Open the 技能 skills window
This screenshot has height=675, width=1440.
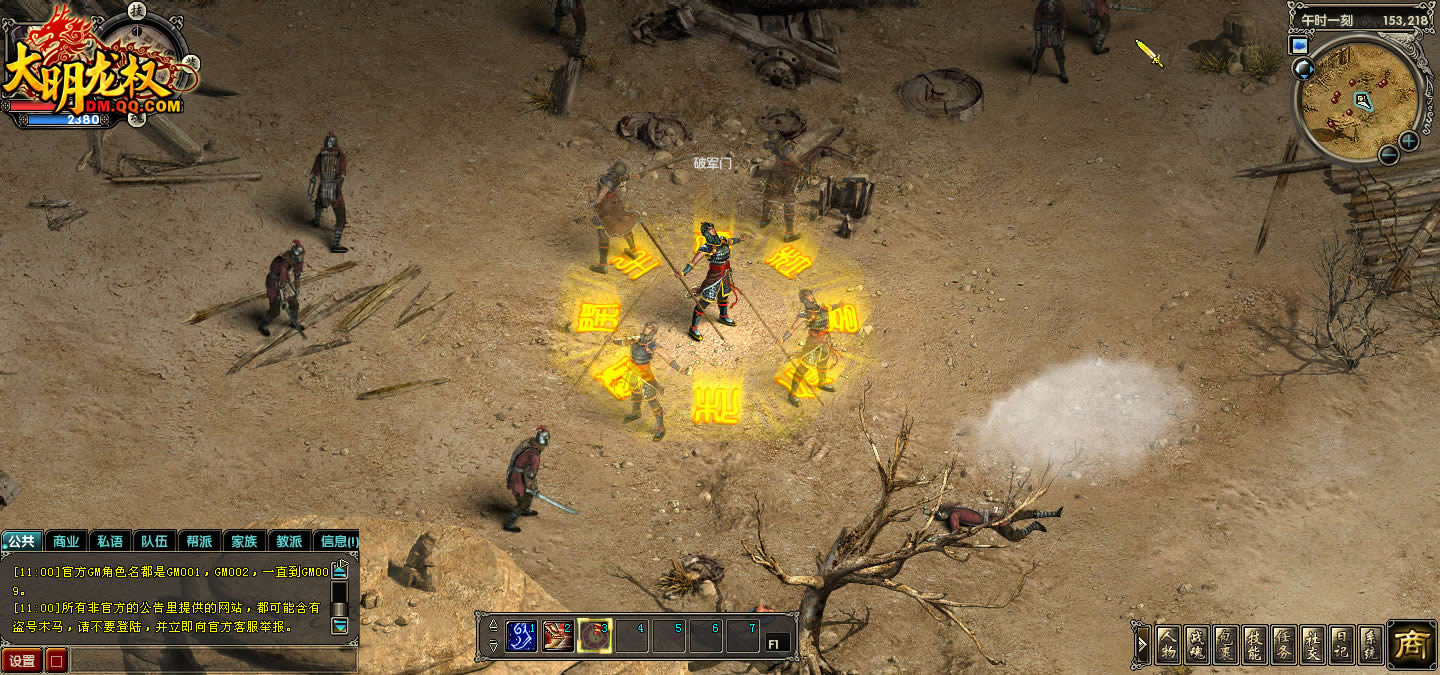click(1256, 644)
